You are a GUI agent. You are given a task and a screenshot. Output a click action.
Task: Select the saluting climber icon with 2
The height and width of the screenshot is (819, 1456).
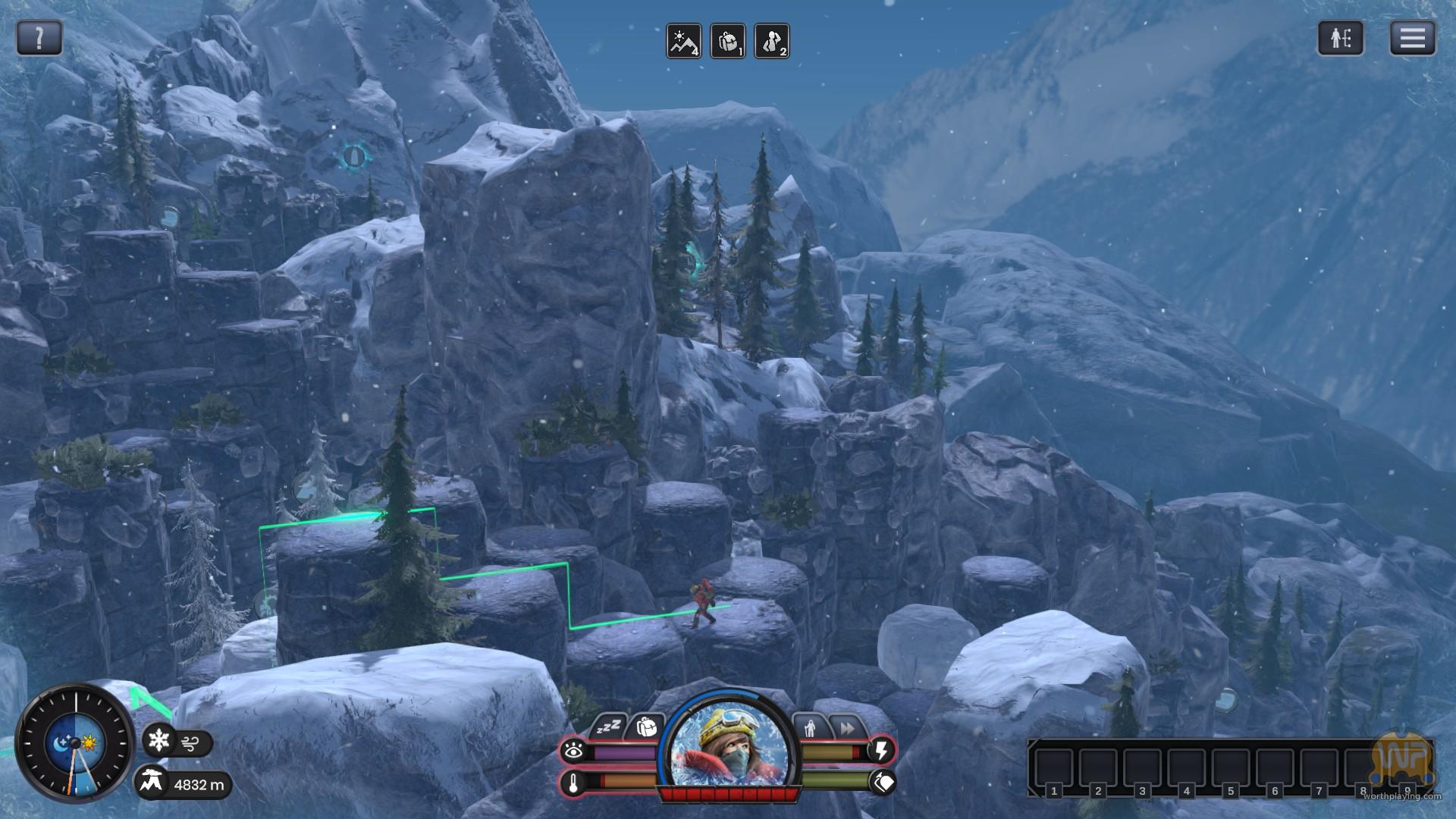771,41
